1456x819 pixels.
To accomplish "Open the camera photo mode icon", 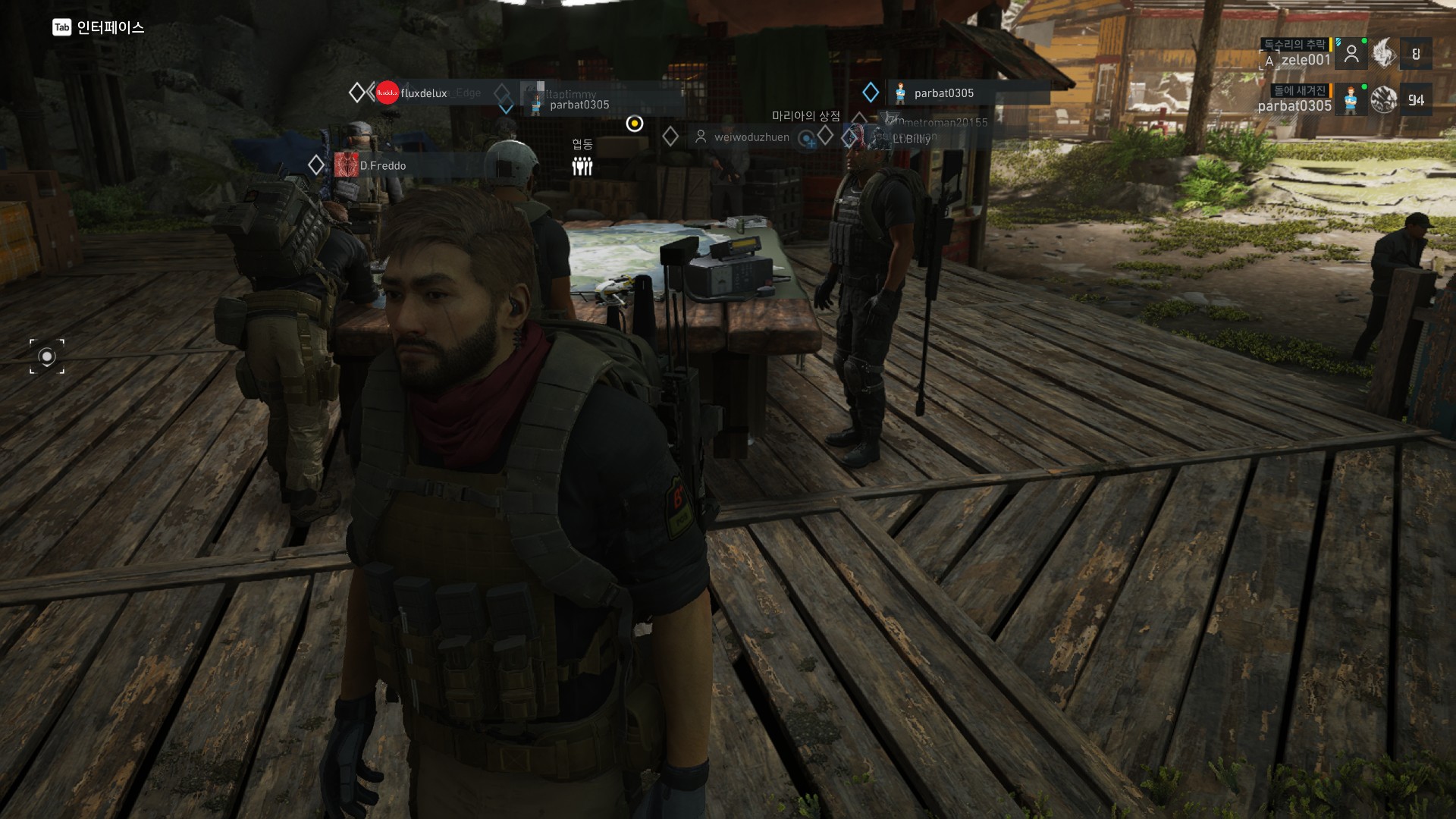I will [47, 356].
